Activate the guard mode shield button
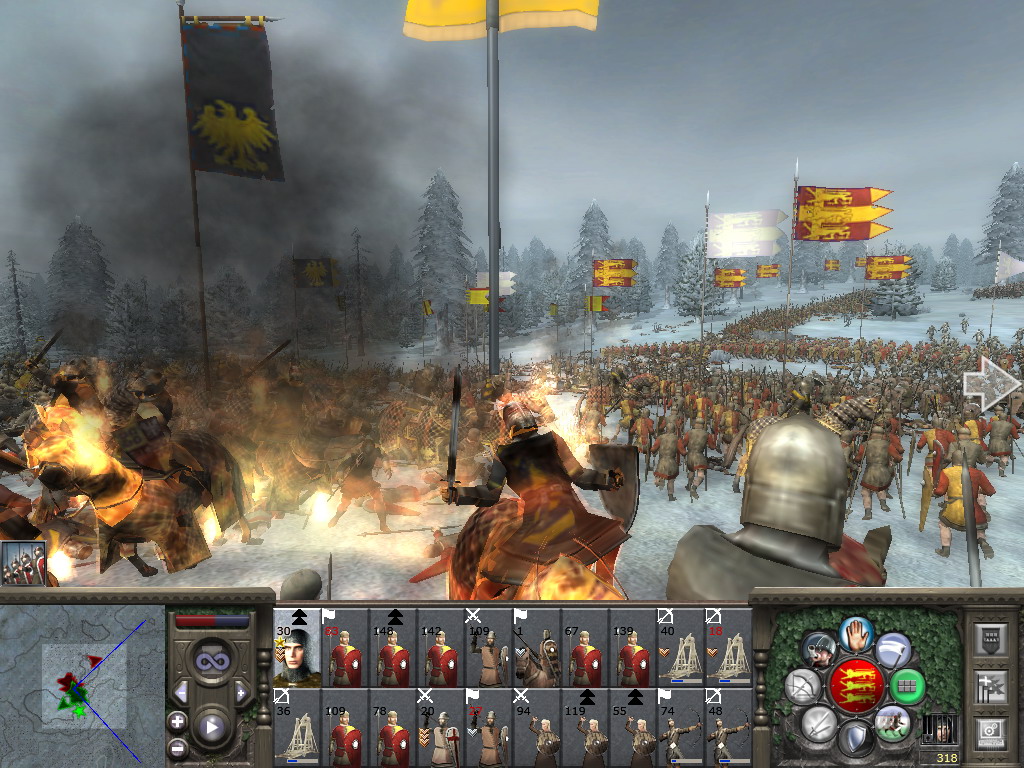Screen dimensions: 1024x768 point(857,739)
